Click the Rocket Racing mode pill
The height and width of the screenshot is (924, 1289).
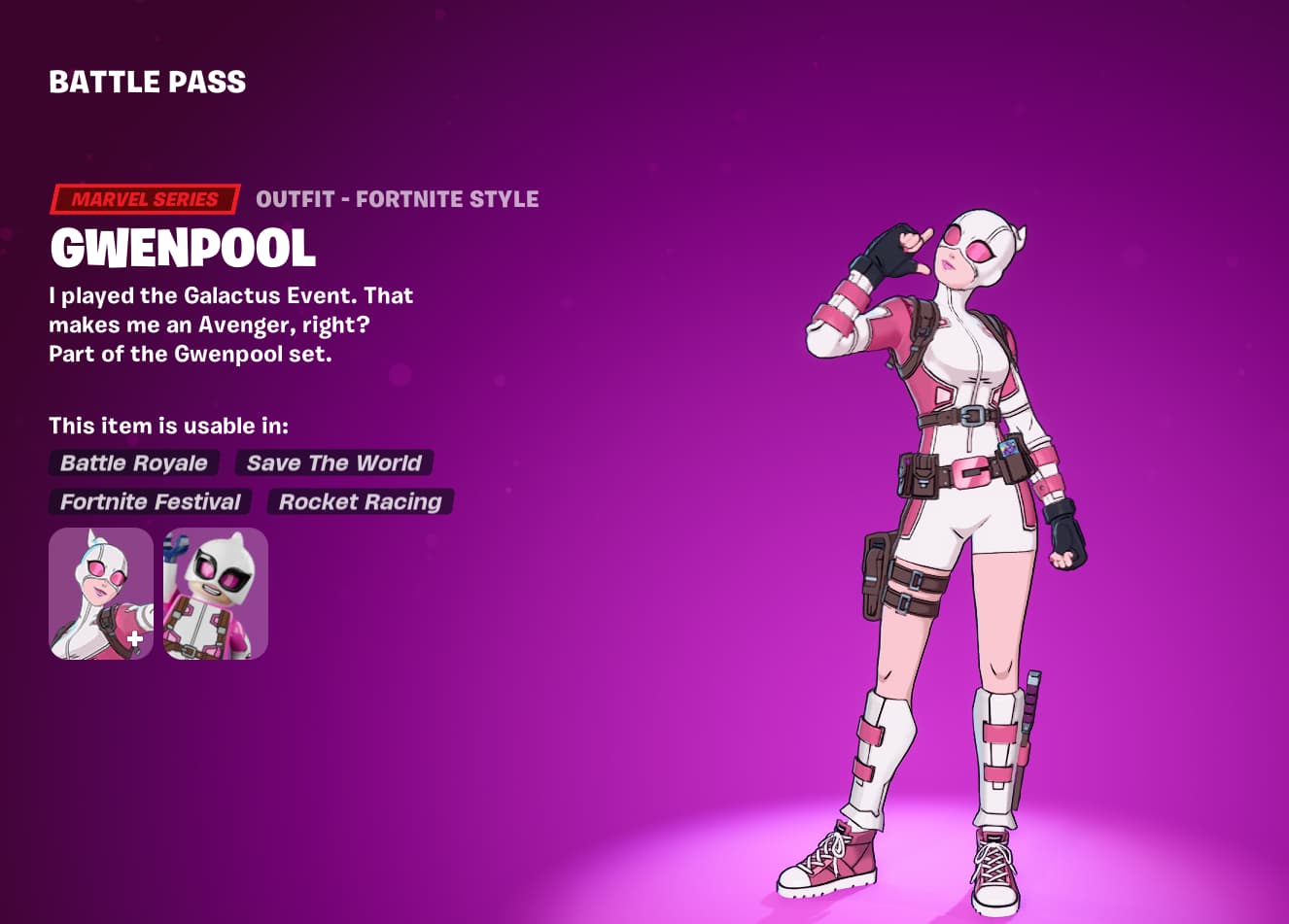click(x=359, y=502)
